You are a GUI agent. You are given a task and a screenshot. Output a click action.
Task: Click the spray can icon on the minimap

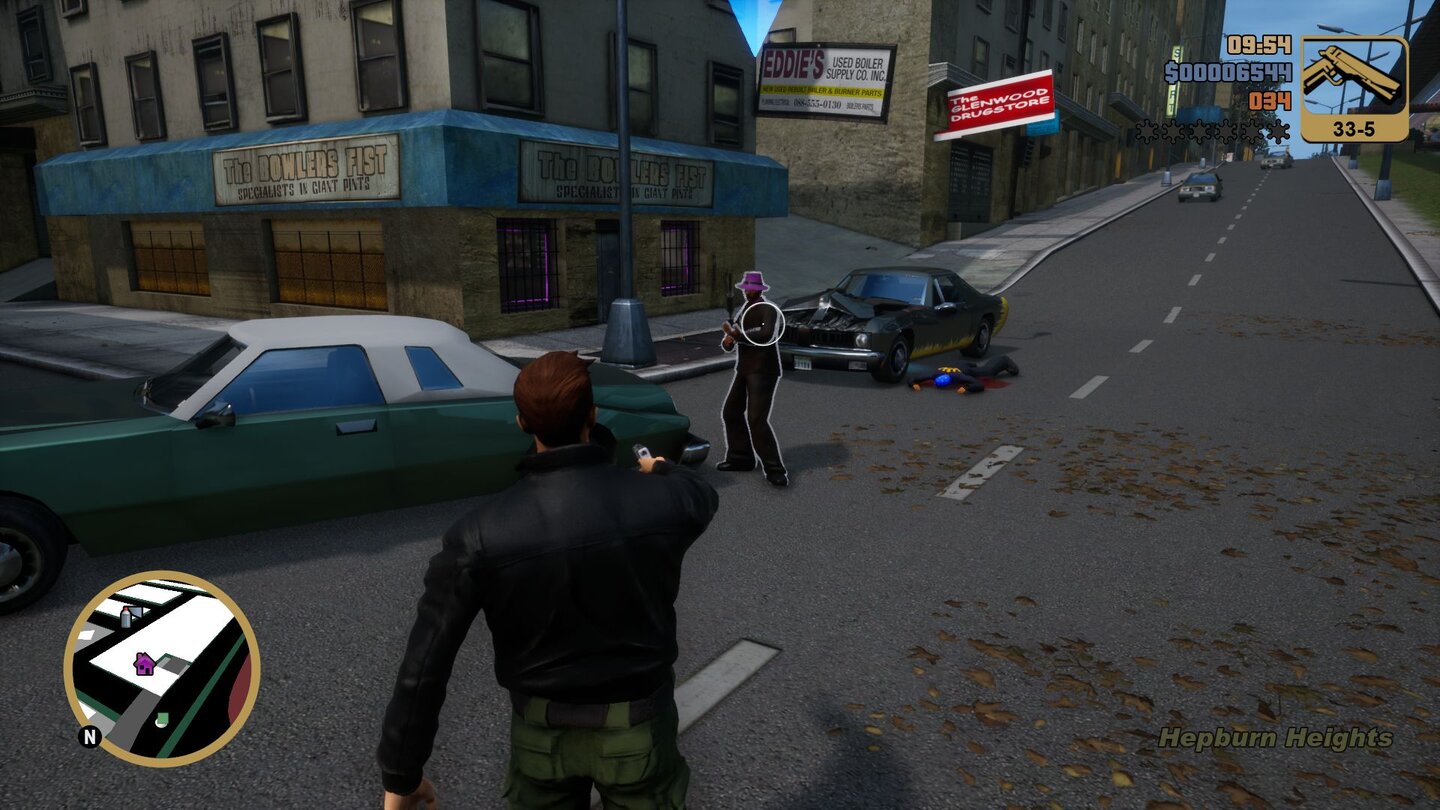click(125, 618)
